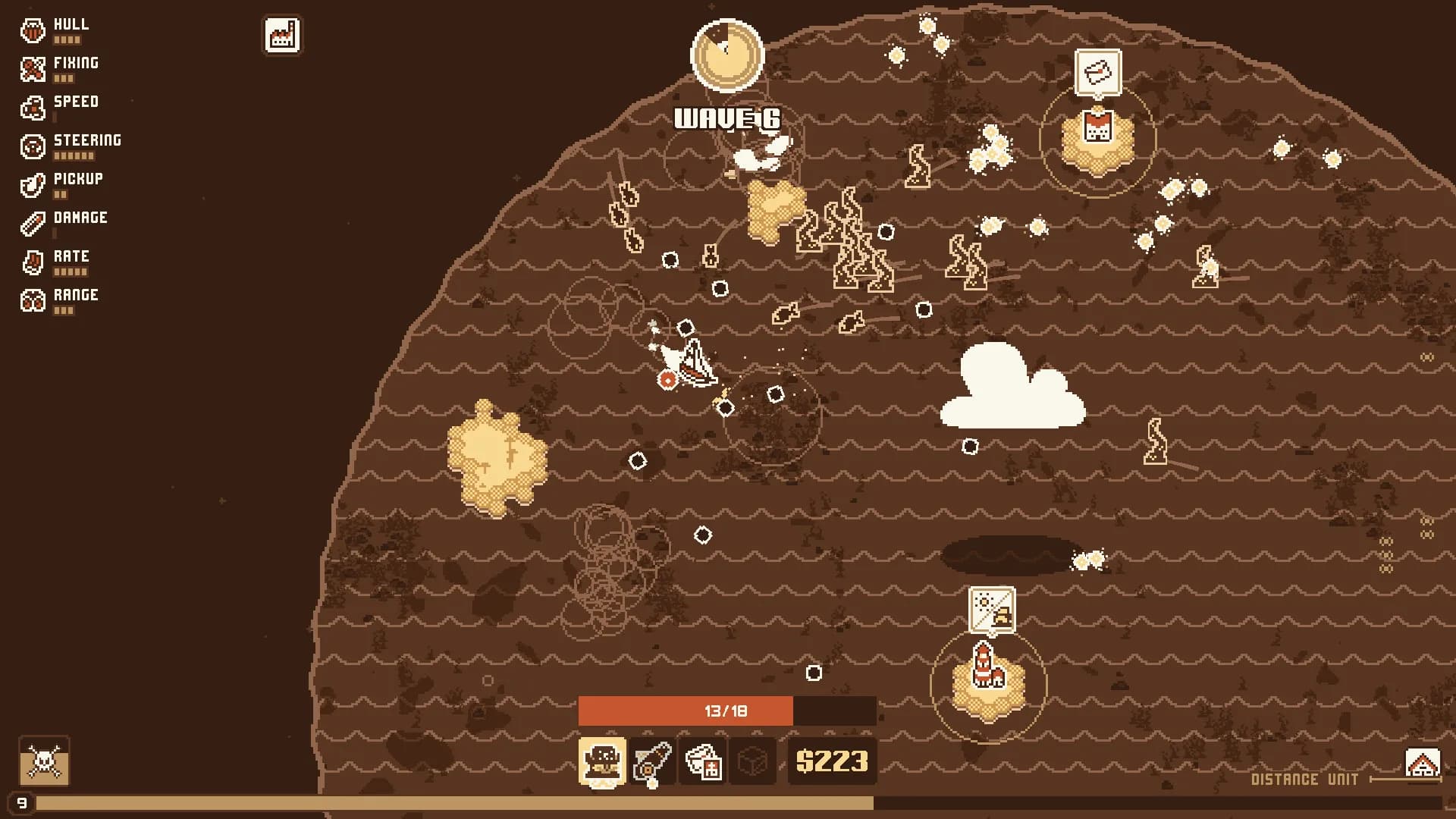Click the level 9 badge at bottom left
This screenshot has height=819, width=1456.
[22, 801]
